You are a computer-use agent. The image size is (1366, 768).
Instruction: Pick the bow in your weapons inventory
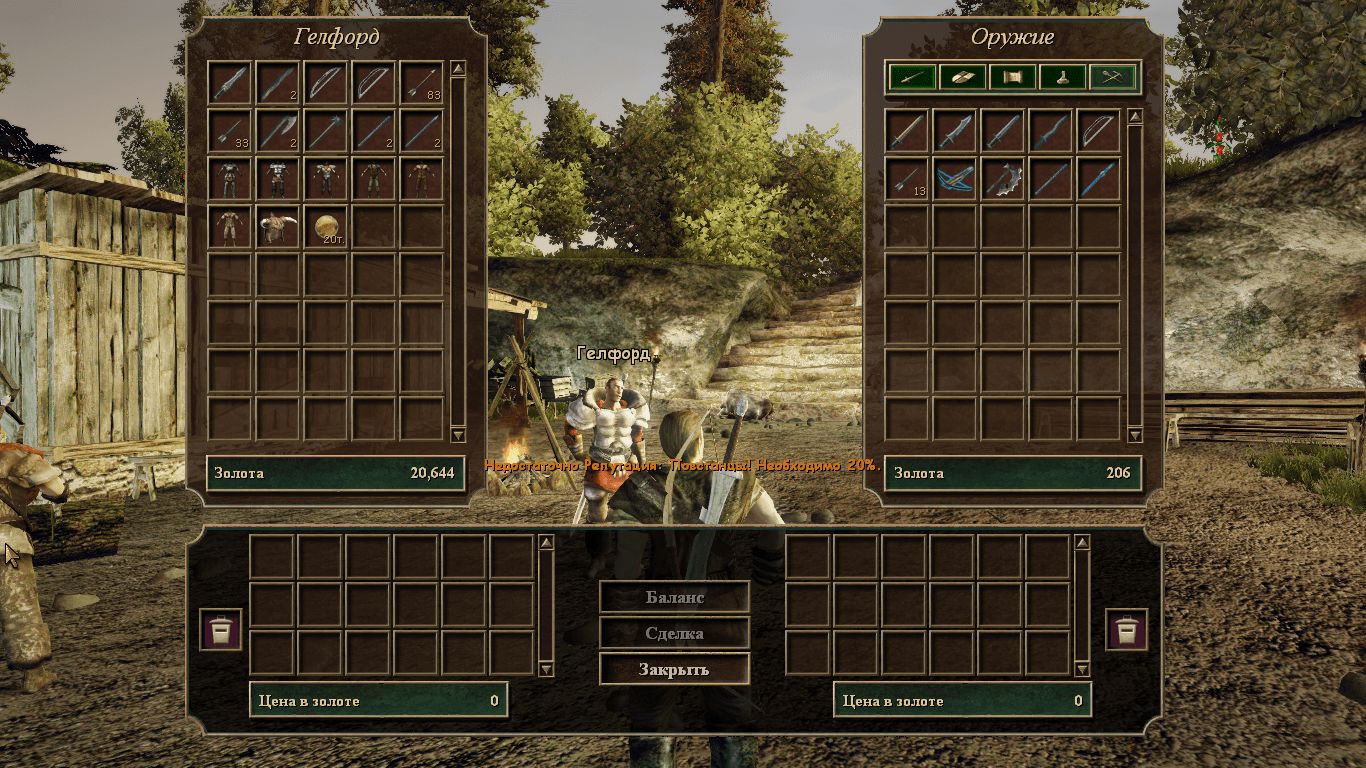point(1098,130)
